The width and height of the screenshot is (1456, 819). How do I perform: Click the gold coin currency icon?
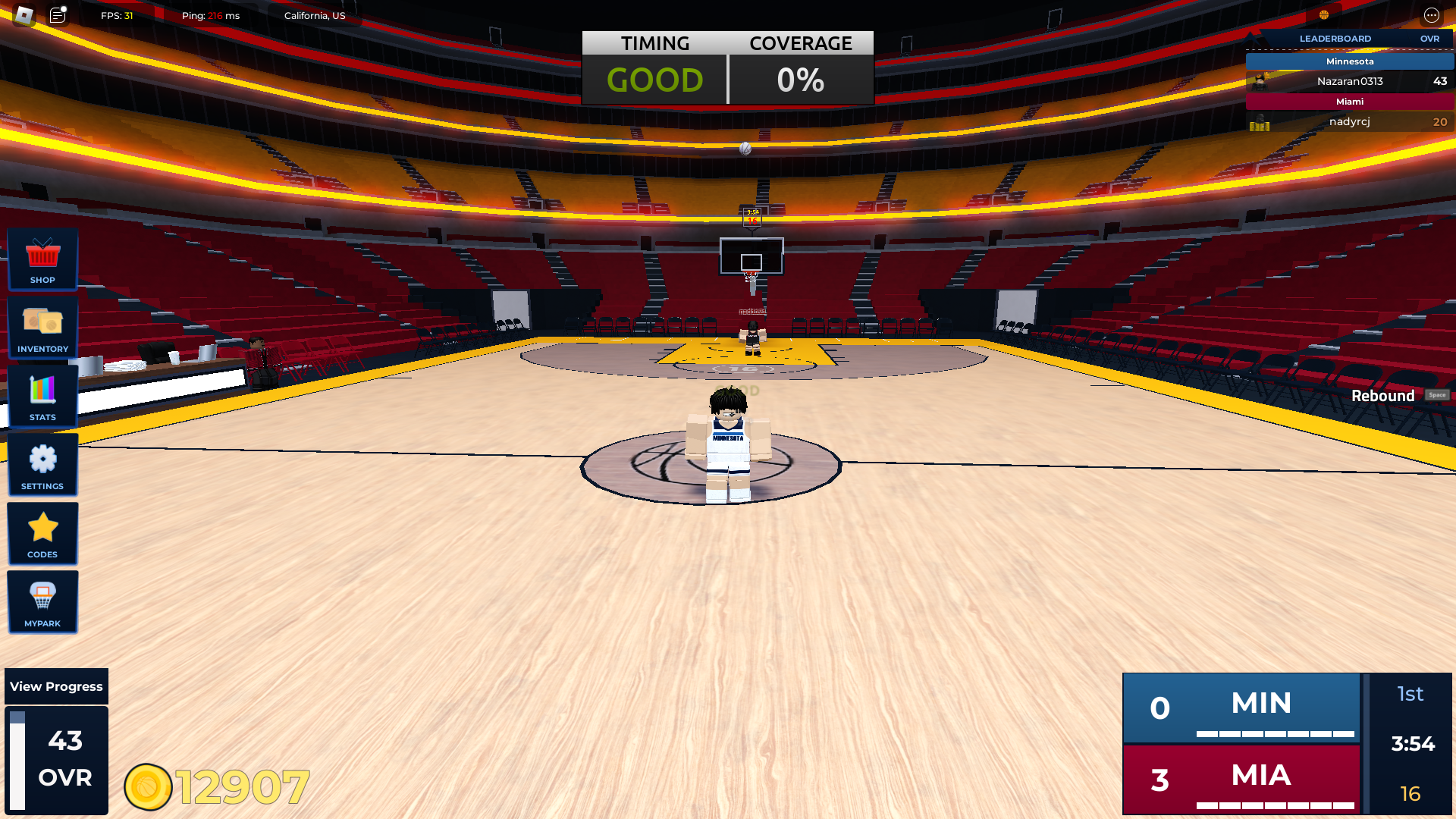(148, 787)
